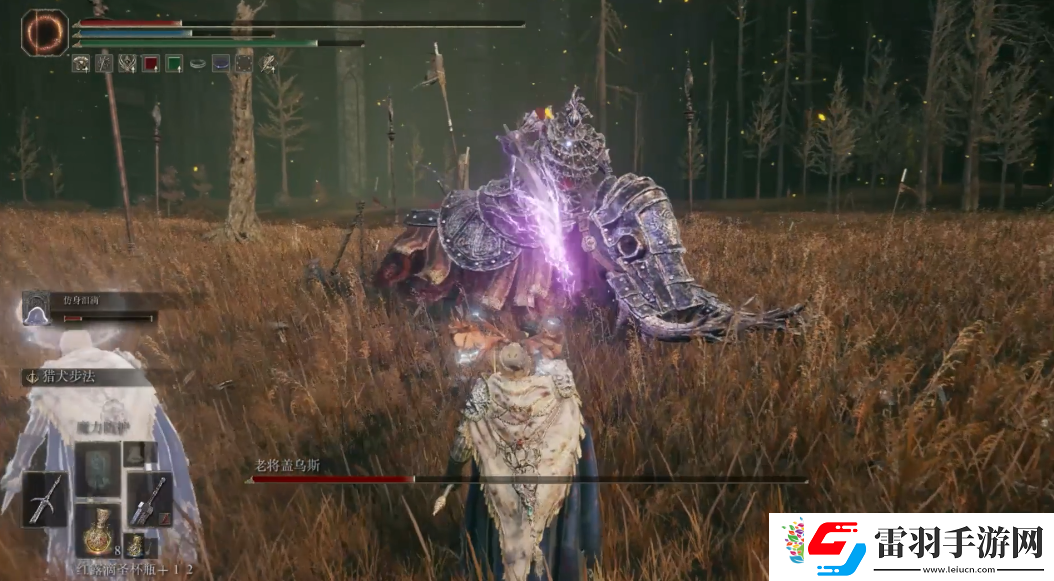The image size is (1054, 581).
Task: Select the left-hand thrusting sword slot
Action: [x=46, y=499]
